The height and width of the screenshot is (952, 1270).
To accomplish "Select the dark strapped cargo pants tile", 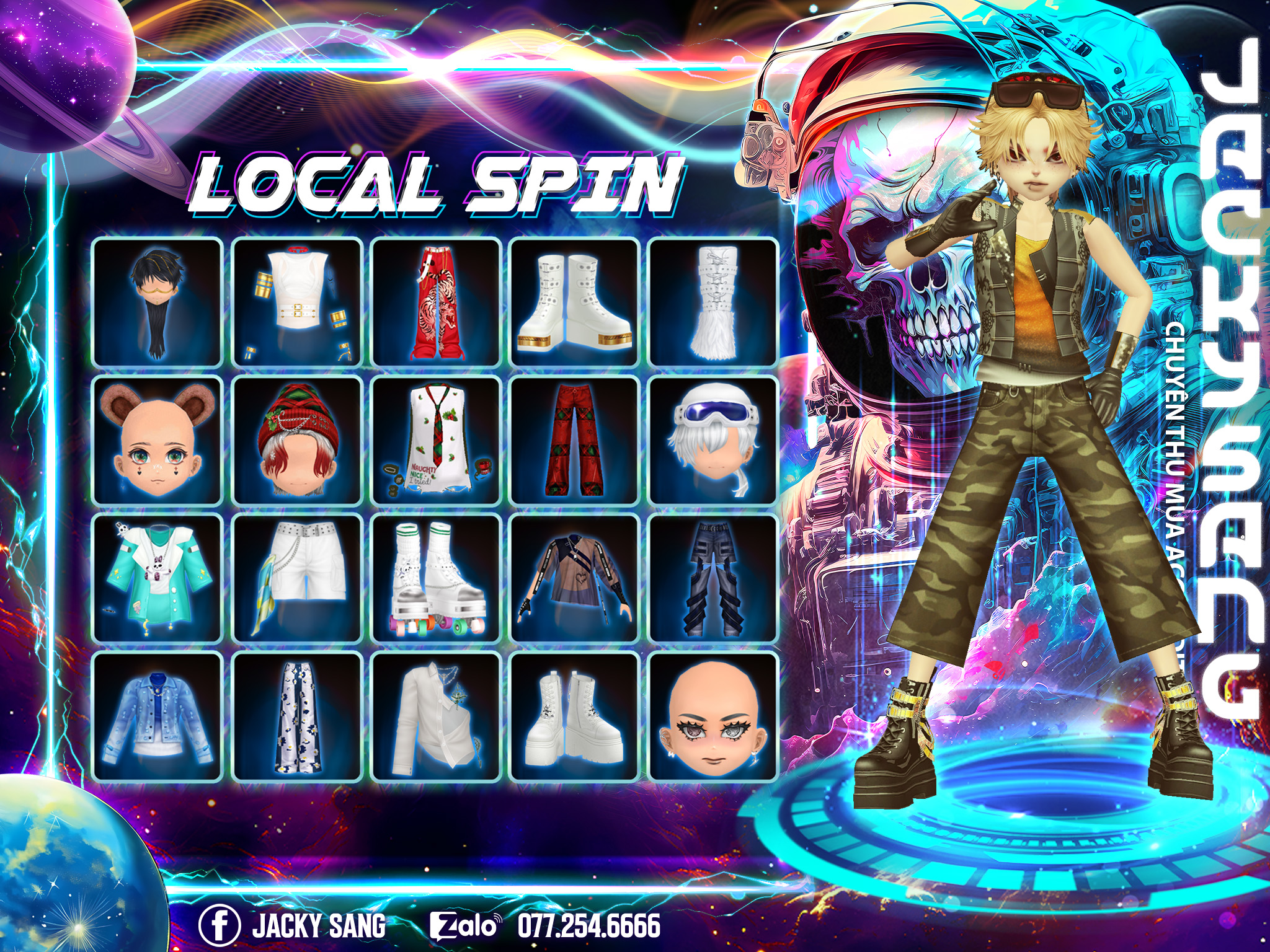I will [x=713, y=578].
